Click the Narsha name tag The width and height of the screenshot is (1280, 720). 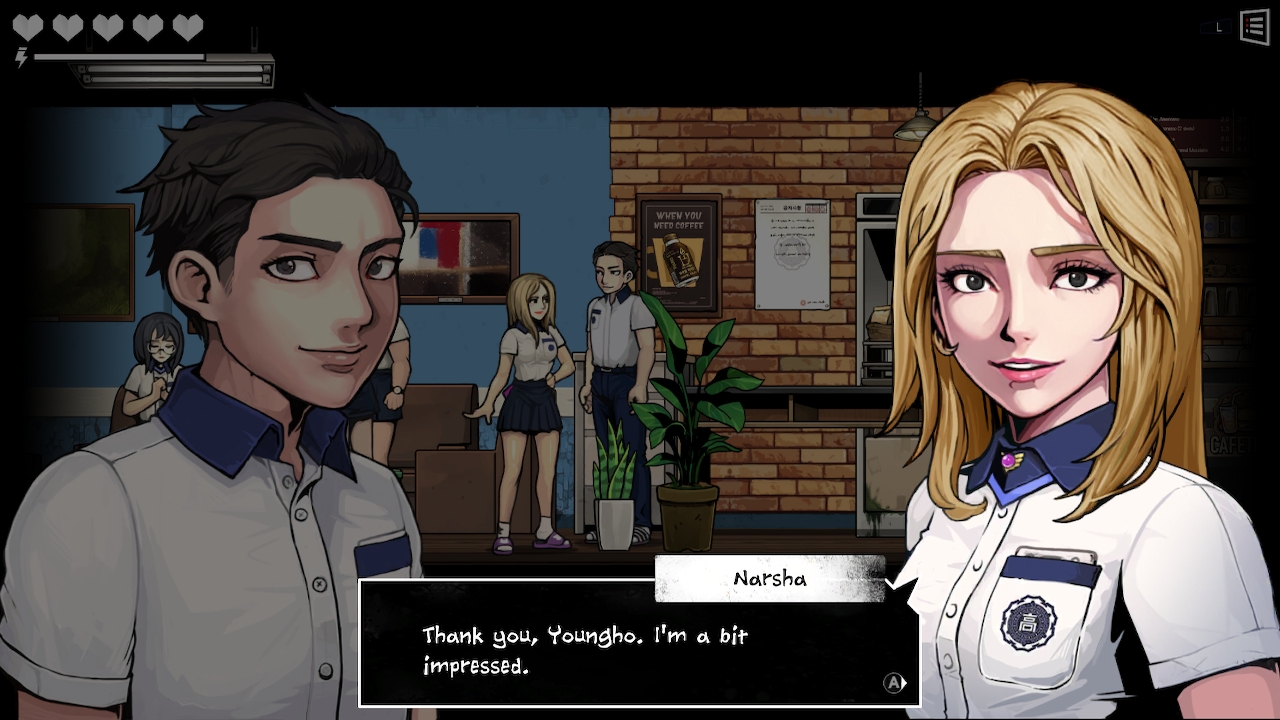[768, 578]
